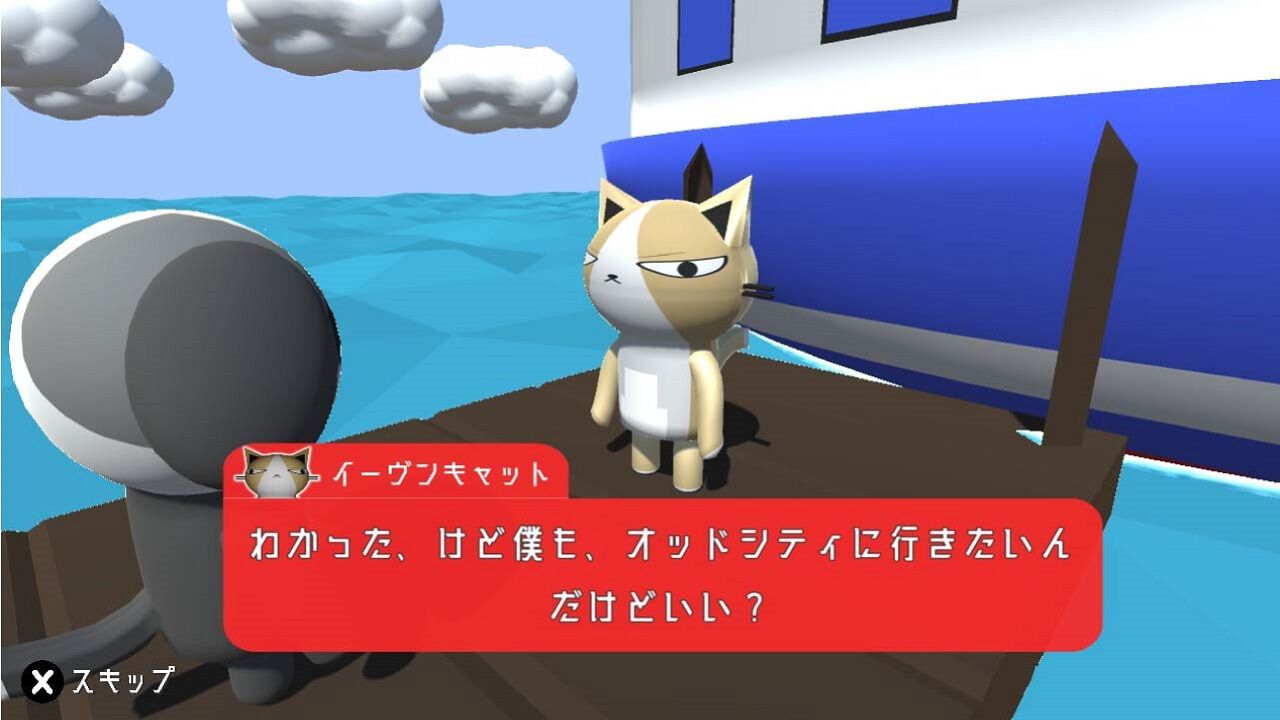Click the cat character's face
The width and height of the screenshot is (1280, 720).
coord(665,265)
